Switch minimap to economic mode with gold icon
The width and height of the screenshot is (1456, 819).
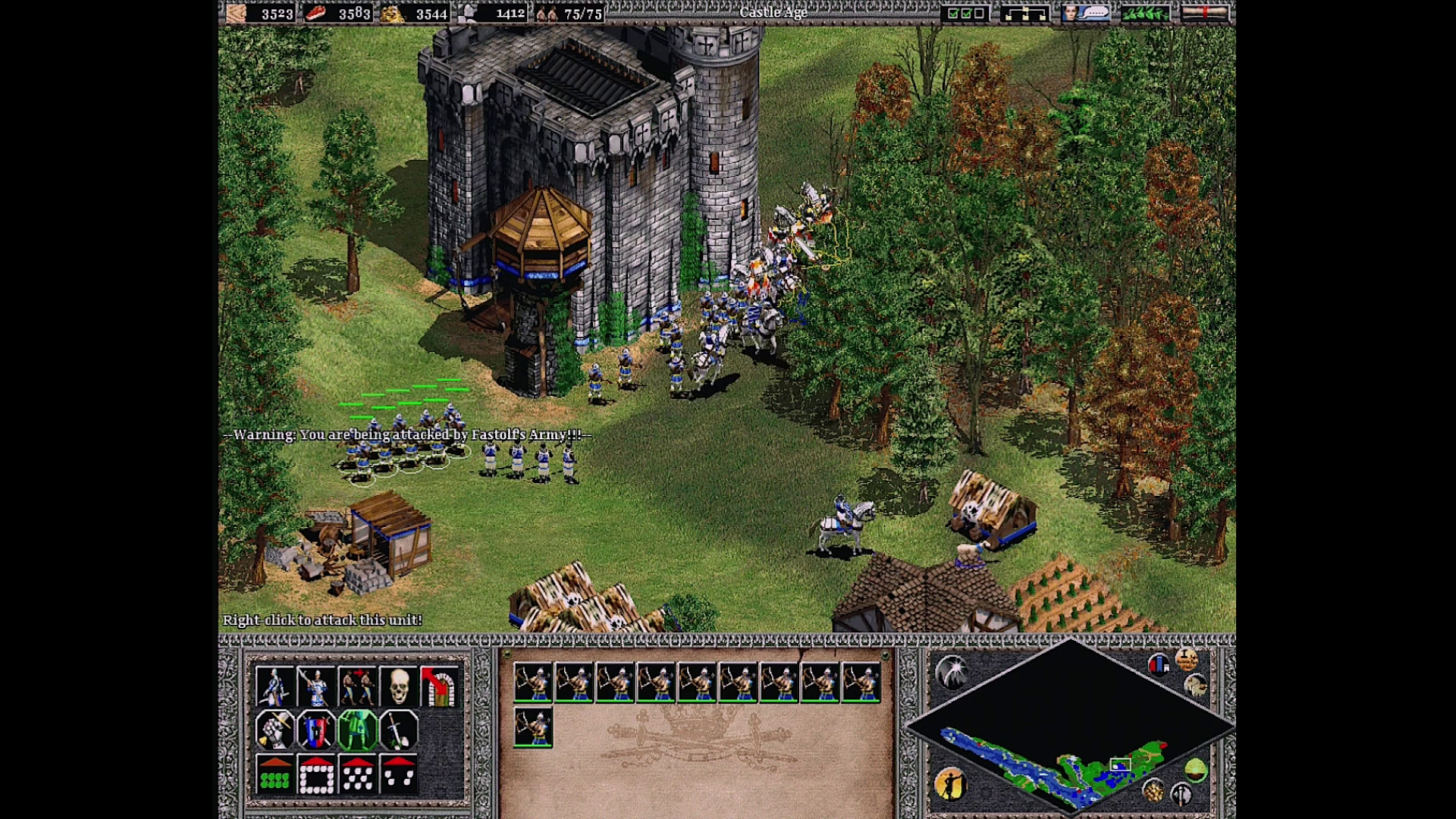pos(1153,791)
